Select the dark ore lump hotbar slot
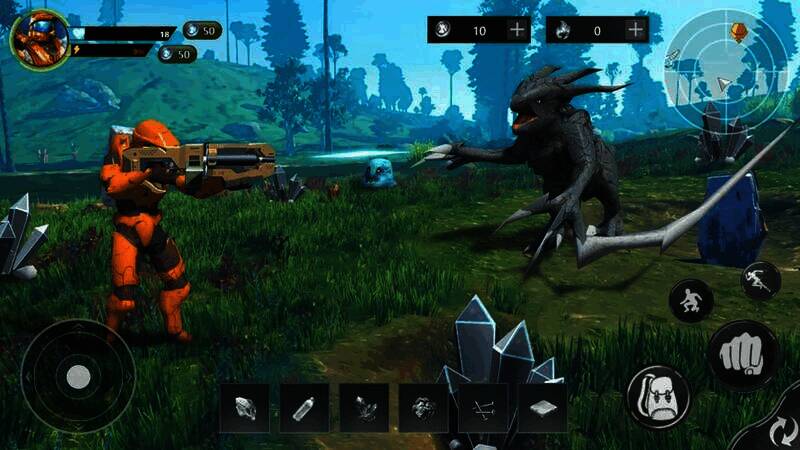 424,408
